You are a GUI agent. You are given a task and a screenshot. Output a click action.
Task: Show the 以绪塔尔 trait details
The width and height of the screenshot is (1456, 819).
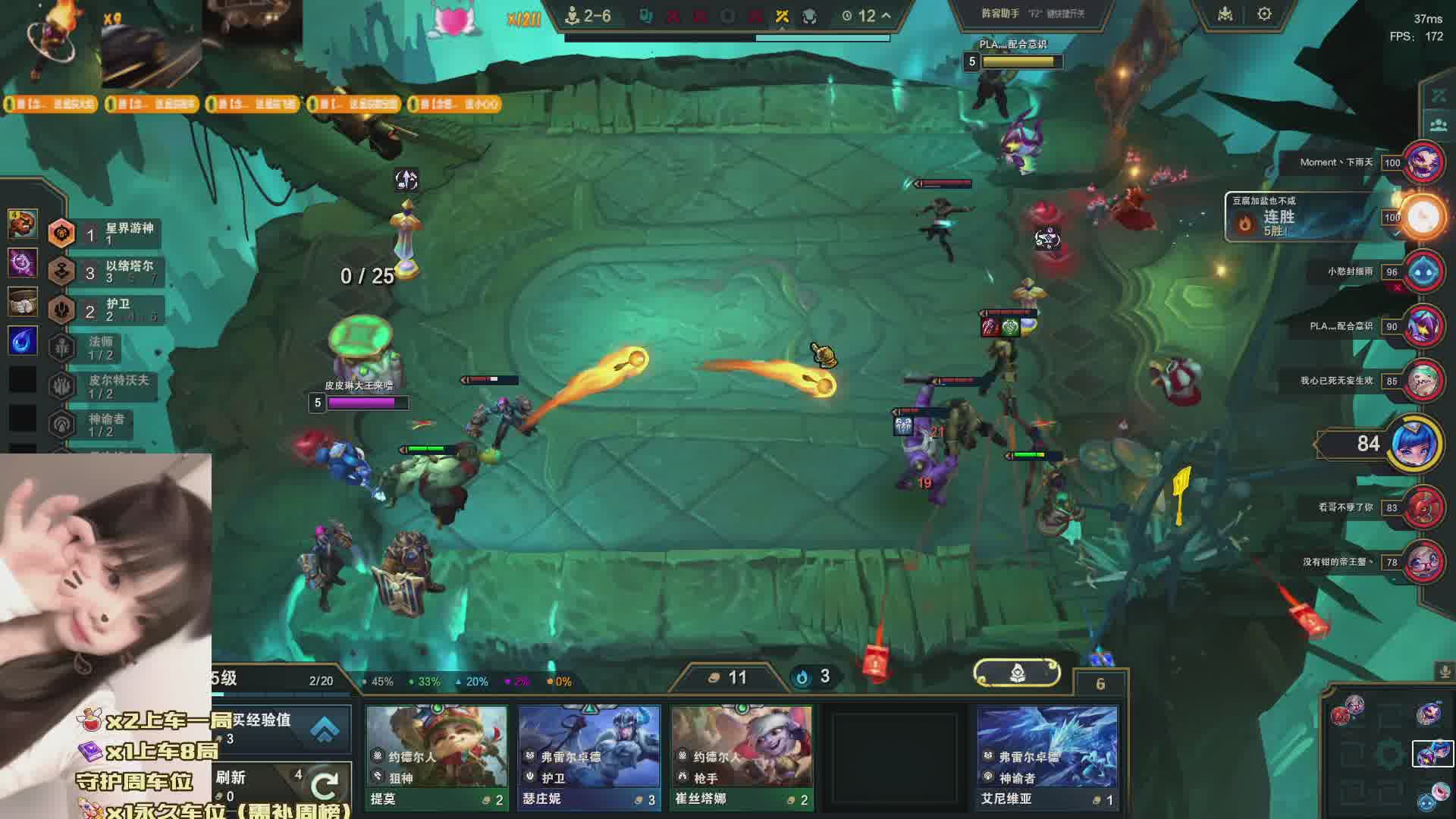click(x=106, y=271)
